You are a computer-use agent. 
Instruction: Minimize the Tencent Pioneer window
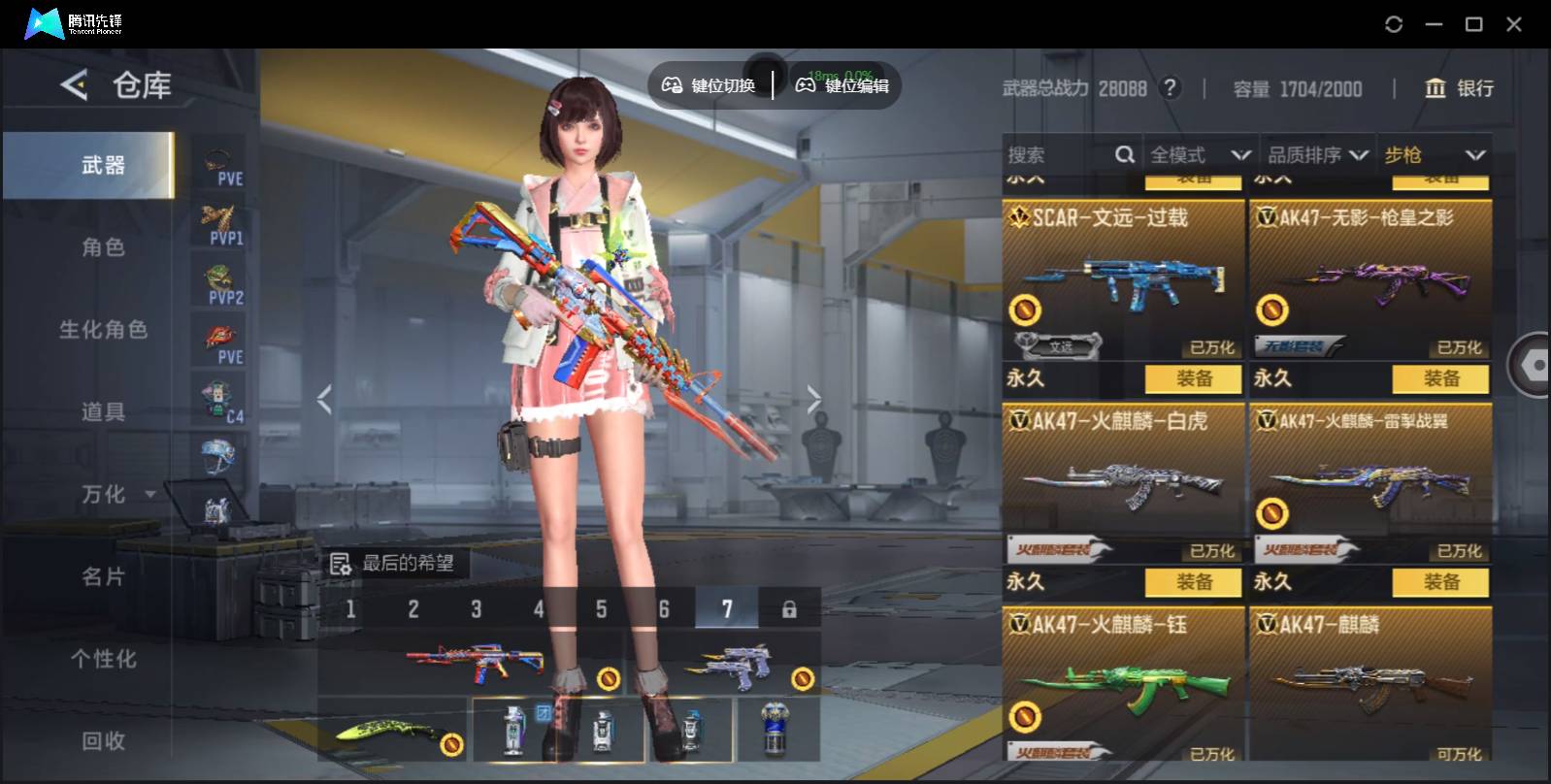point(1434,24)
